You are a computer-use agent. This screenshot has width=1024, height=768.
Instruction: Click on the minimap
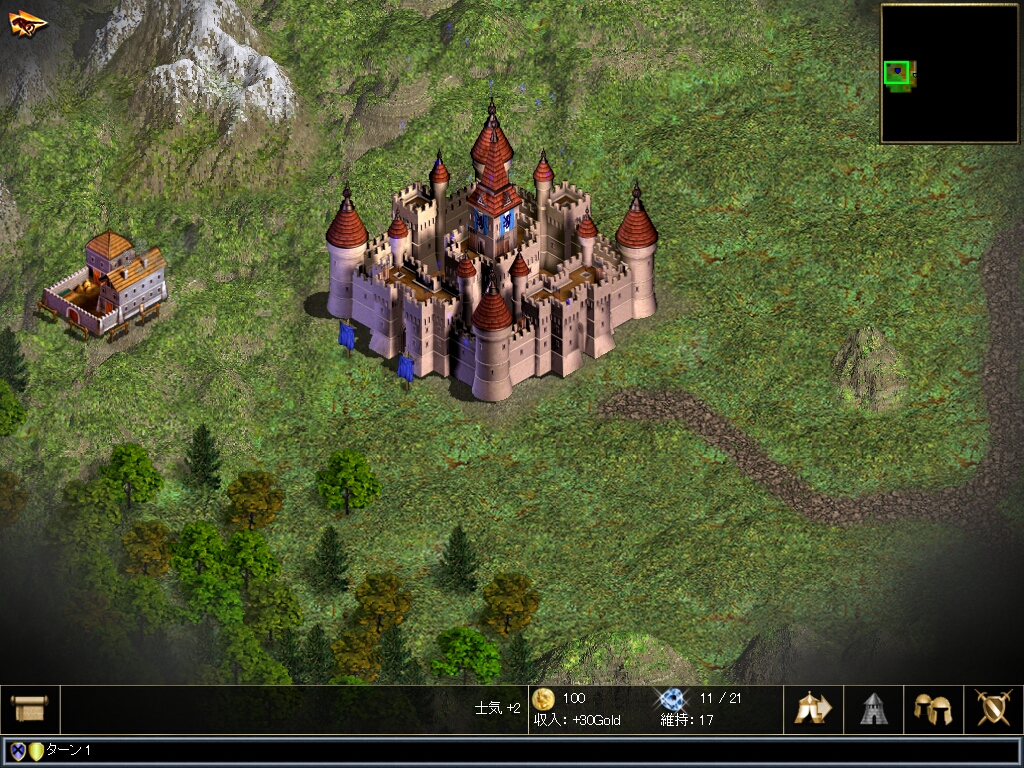(x=949, y=74)
